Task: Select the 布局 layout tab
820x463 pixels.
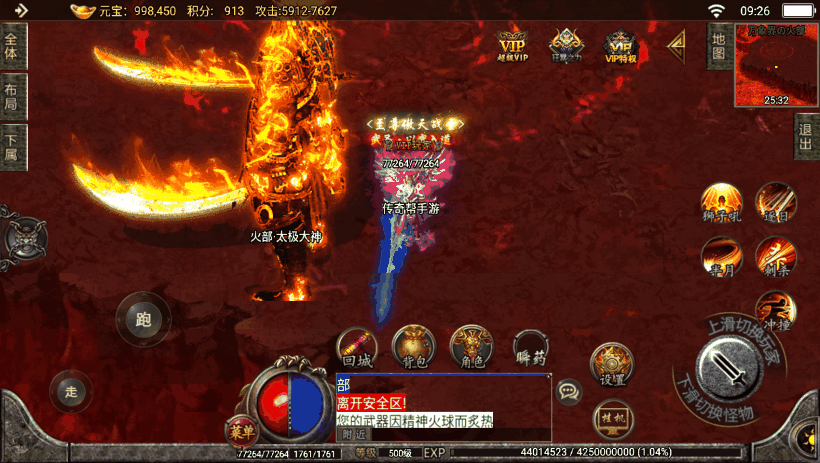Action: coord(12,97)
